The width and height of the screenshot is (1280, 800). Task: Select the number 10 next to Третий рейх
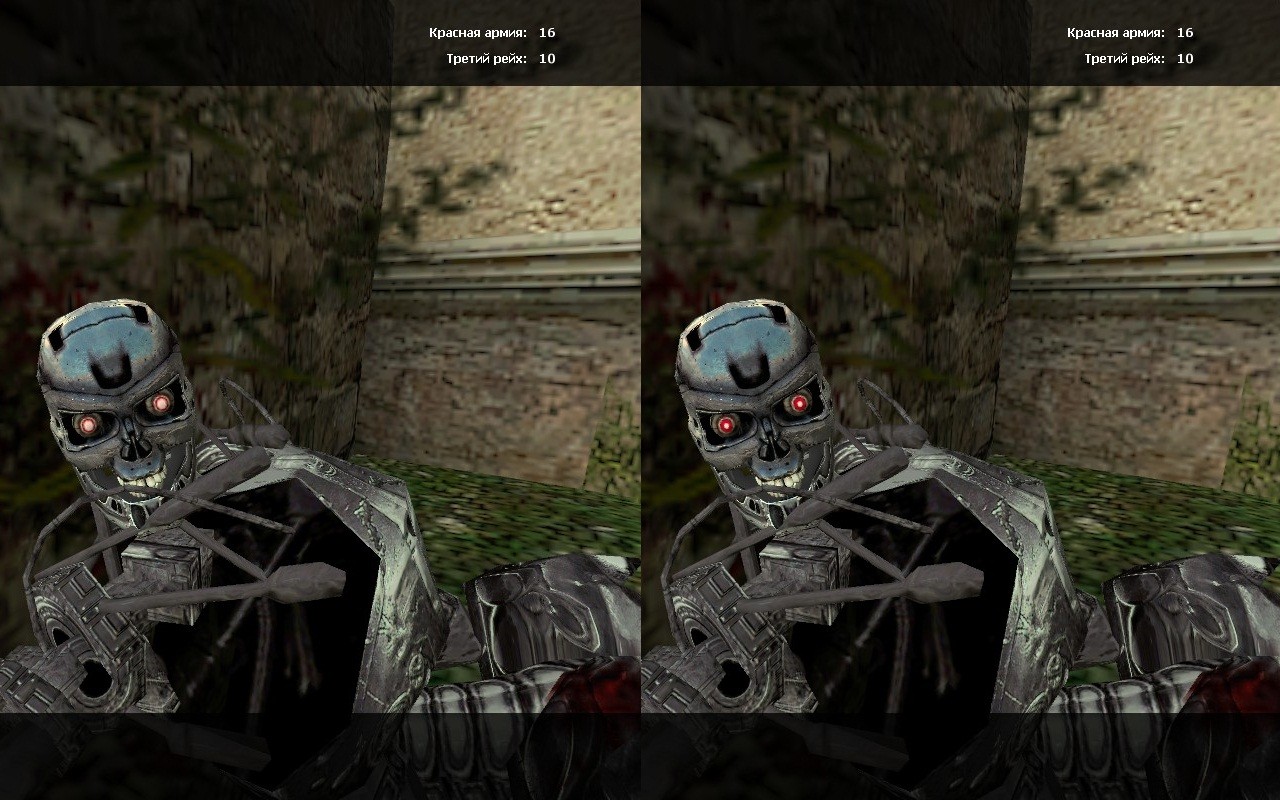pyautogui.click(x=547, y=57)
